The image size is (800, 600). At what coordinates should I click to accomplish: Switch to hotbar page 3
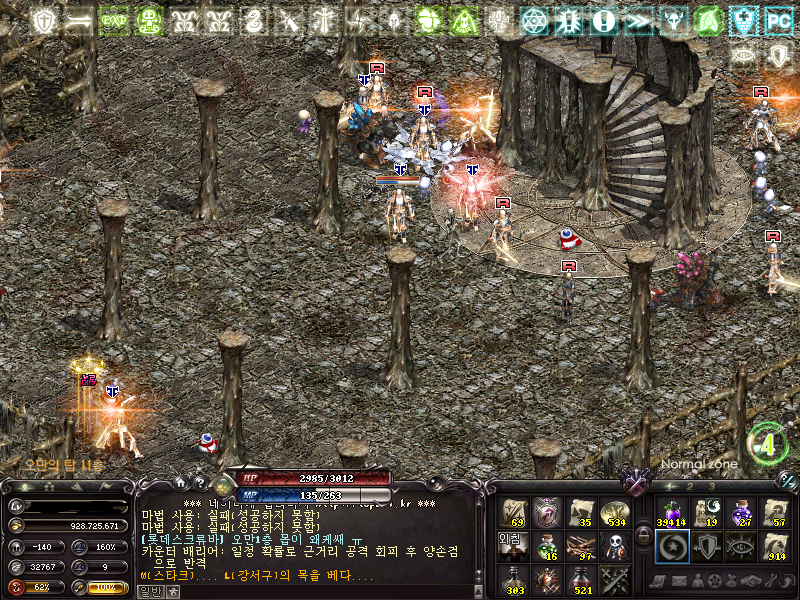[x=711, y=486]
